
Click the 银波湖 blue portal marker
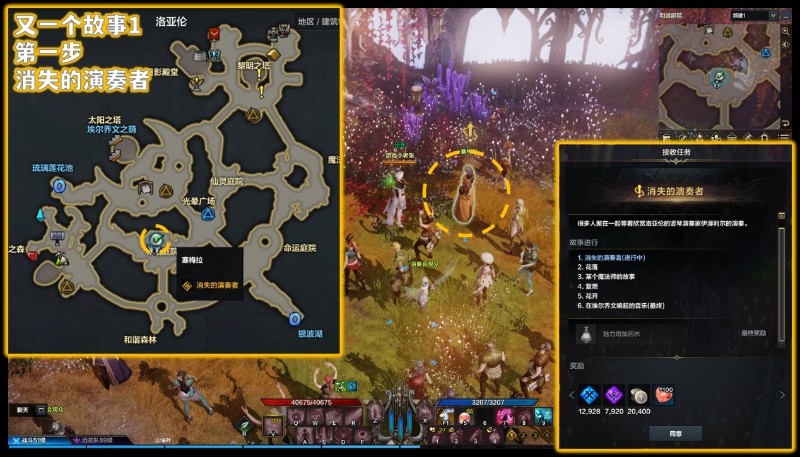pos(294,319)
